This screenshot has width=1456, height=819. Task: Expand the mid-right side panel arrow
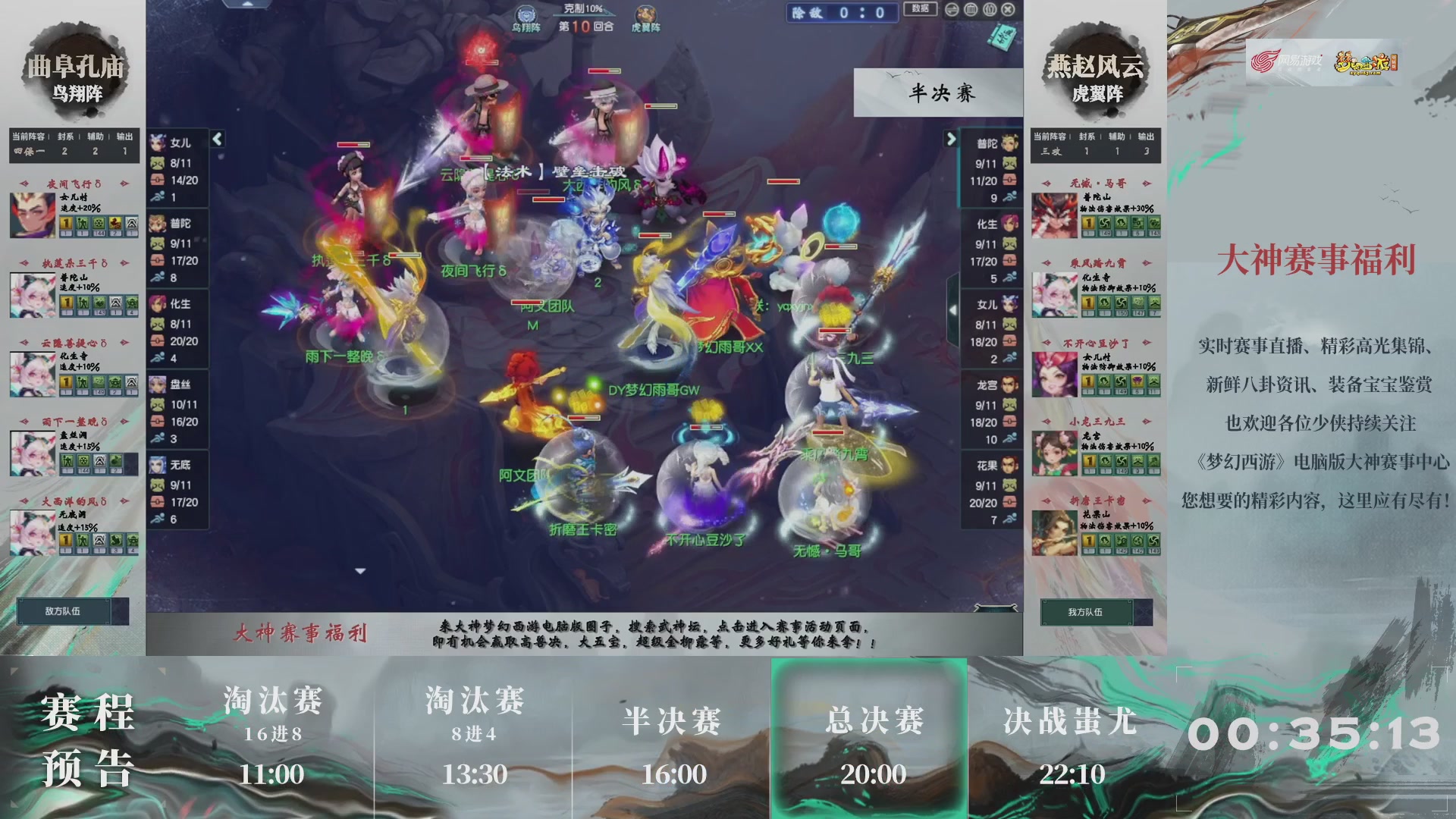pos(952,311)
